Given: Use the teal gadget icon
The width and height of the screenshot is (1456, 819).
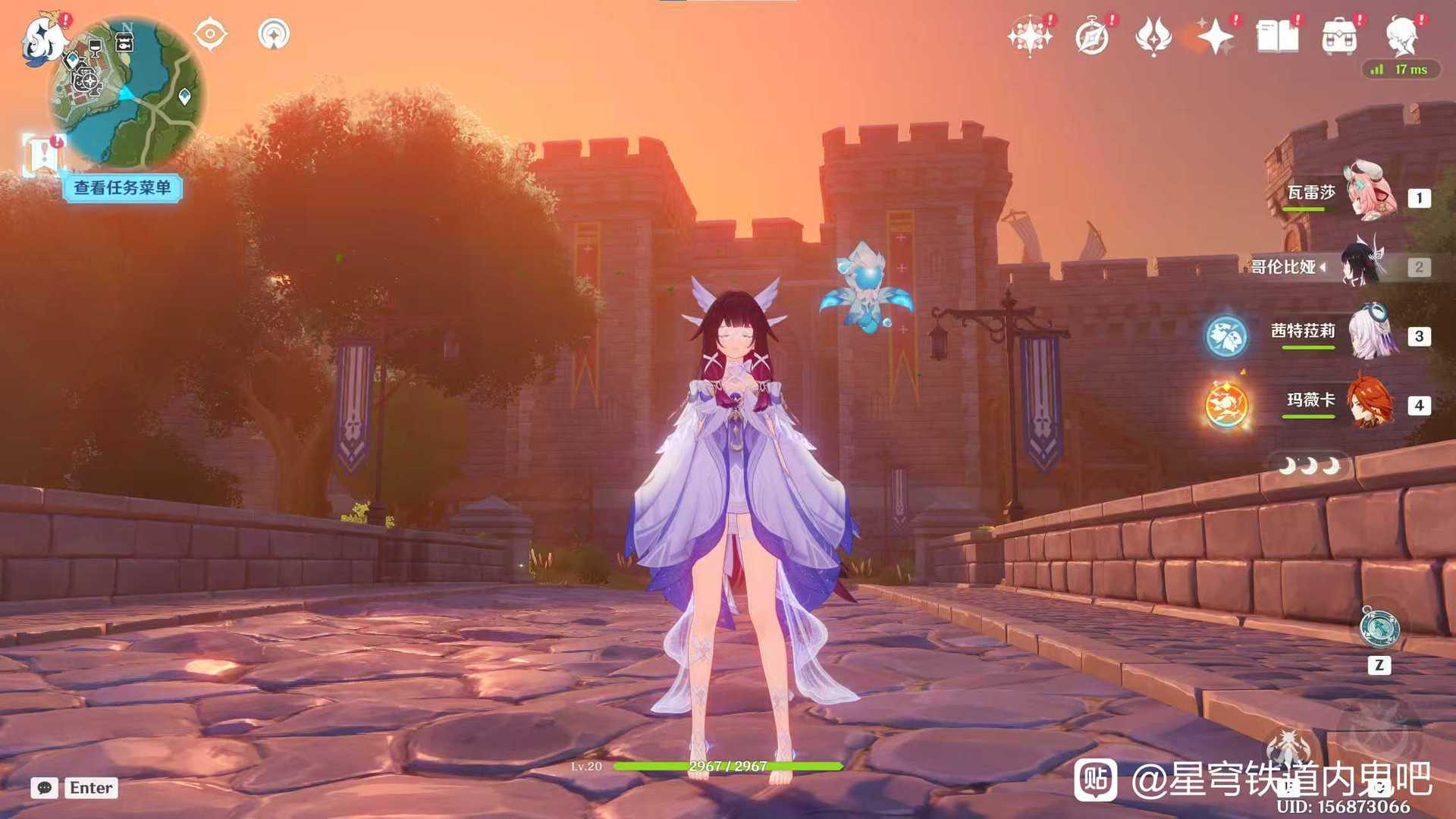Looking at the screenshot, I should tap(1379, 628).
